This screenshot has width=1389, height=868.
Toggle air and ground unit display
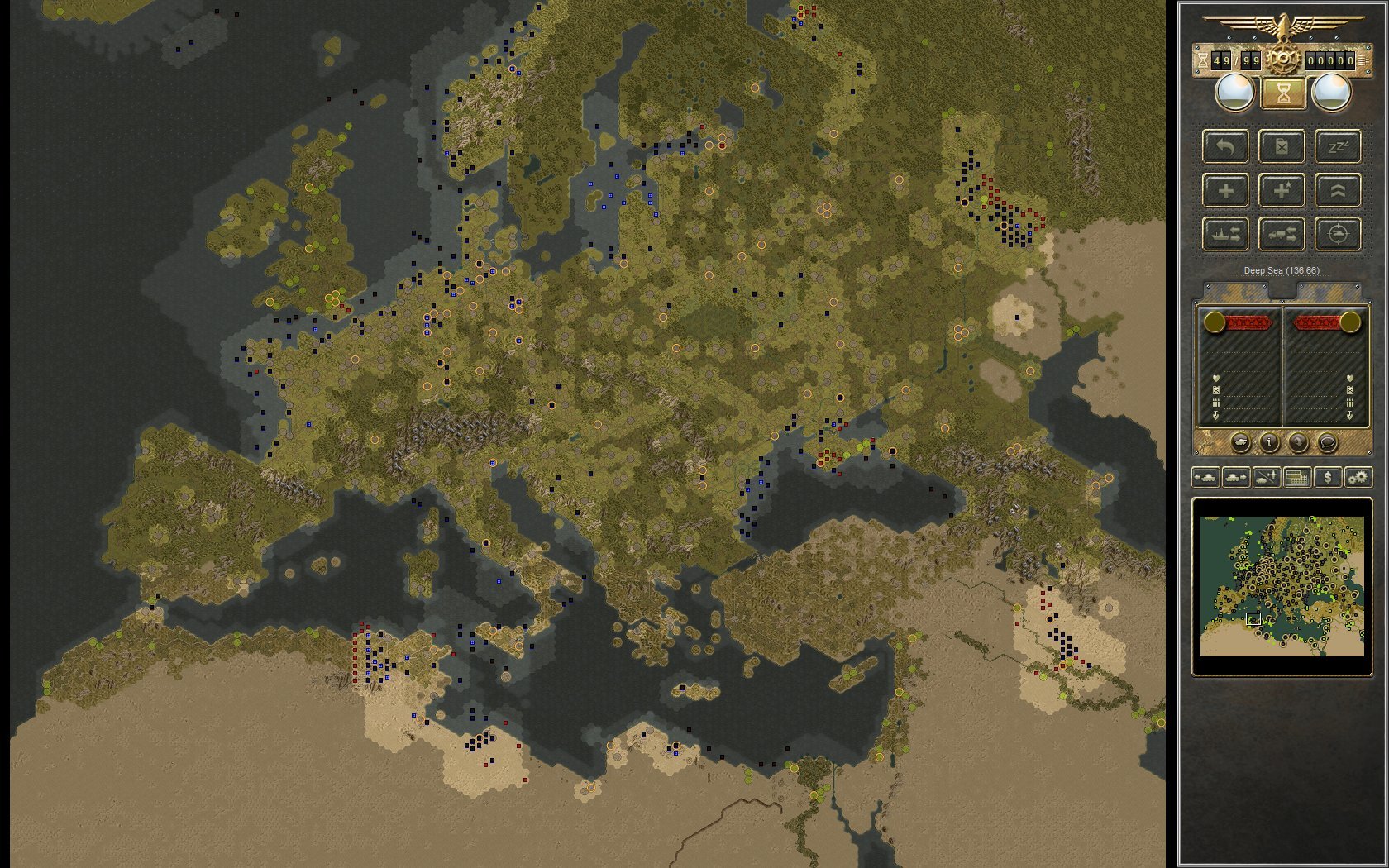1266,478
